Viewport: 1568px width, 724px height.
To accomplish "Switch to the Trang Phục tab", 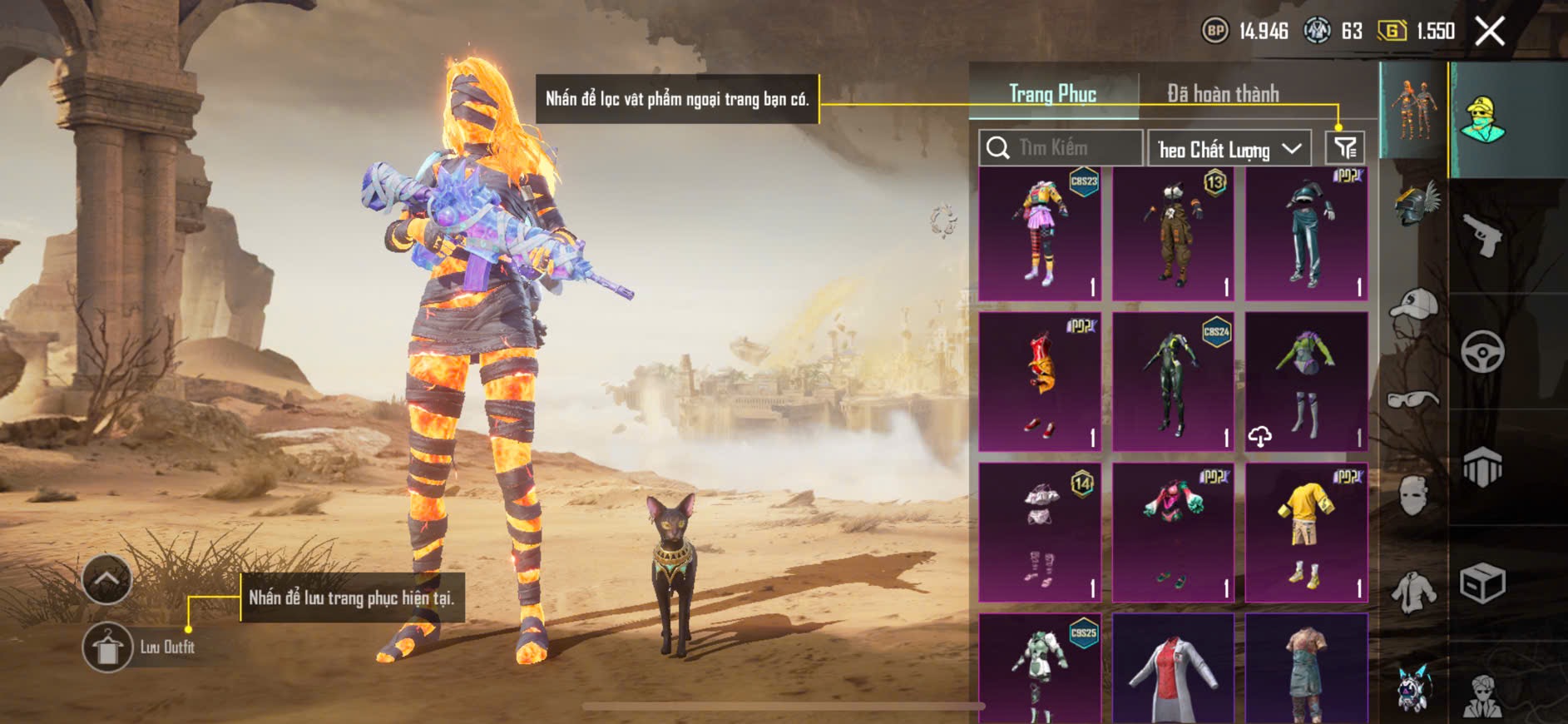I will tap(1052, 94).
